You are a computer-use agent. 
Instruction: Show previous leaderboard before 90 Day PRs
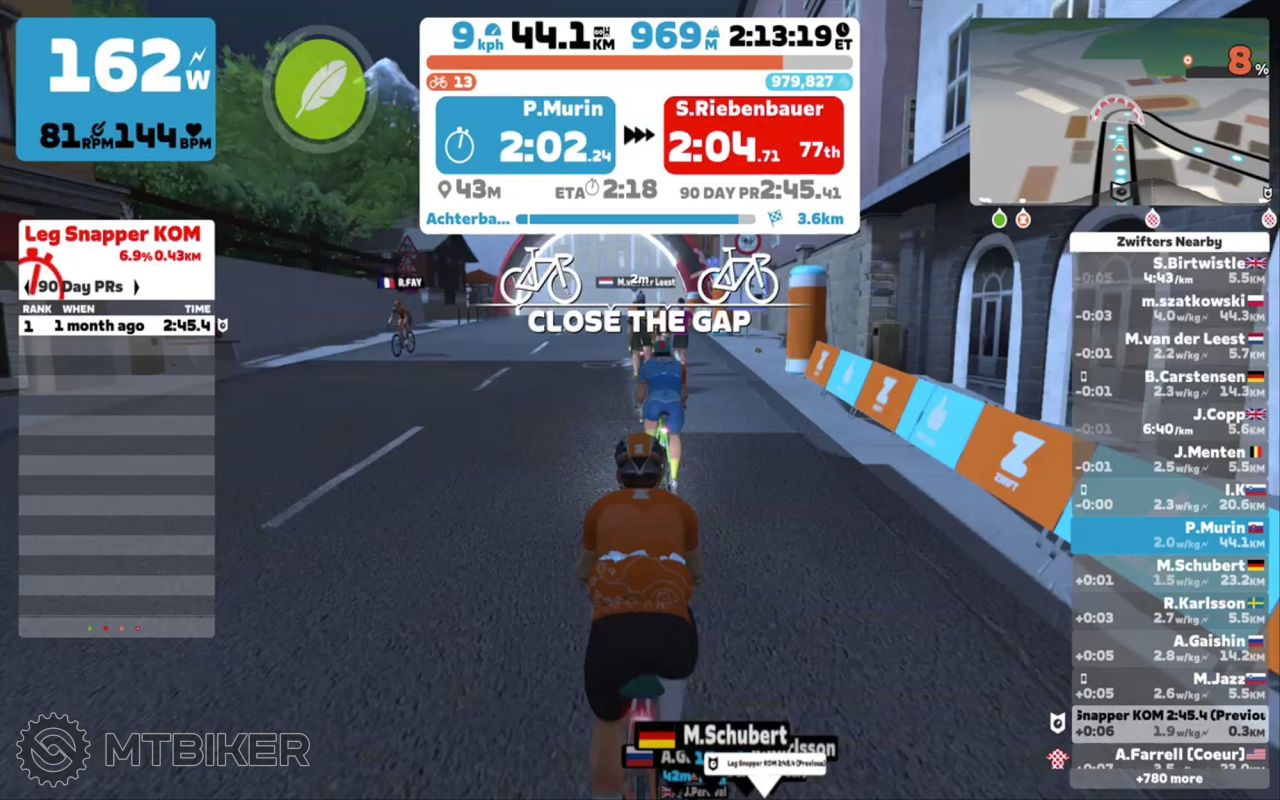click(27, 287)
